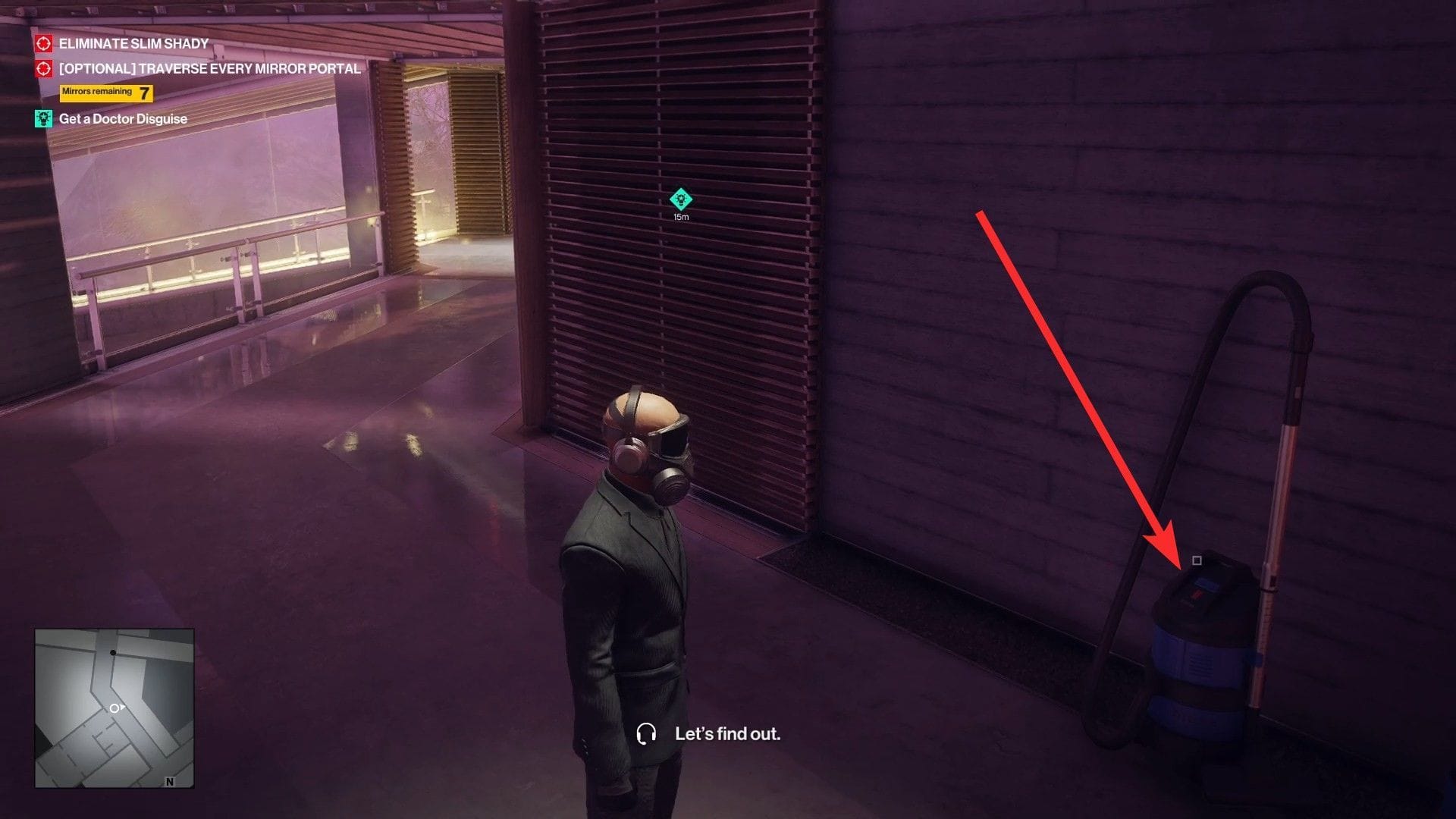
Task: Toggle the Doctor Disguise opportunity tracking
Action: tap(43, 118)
